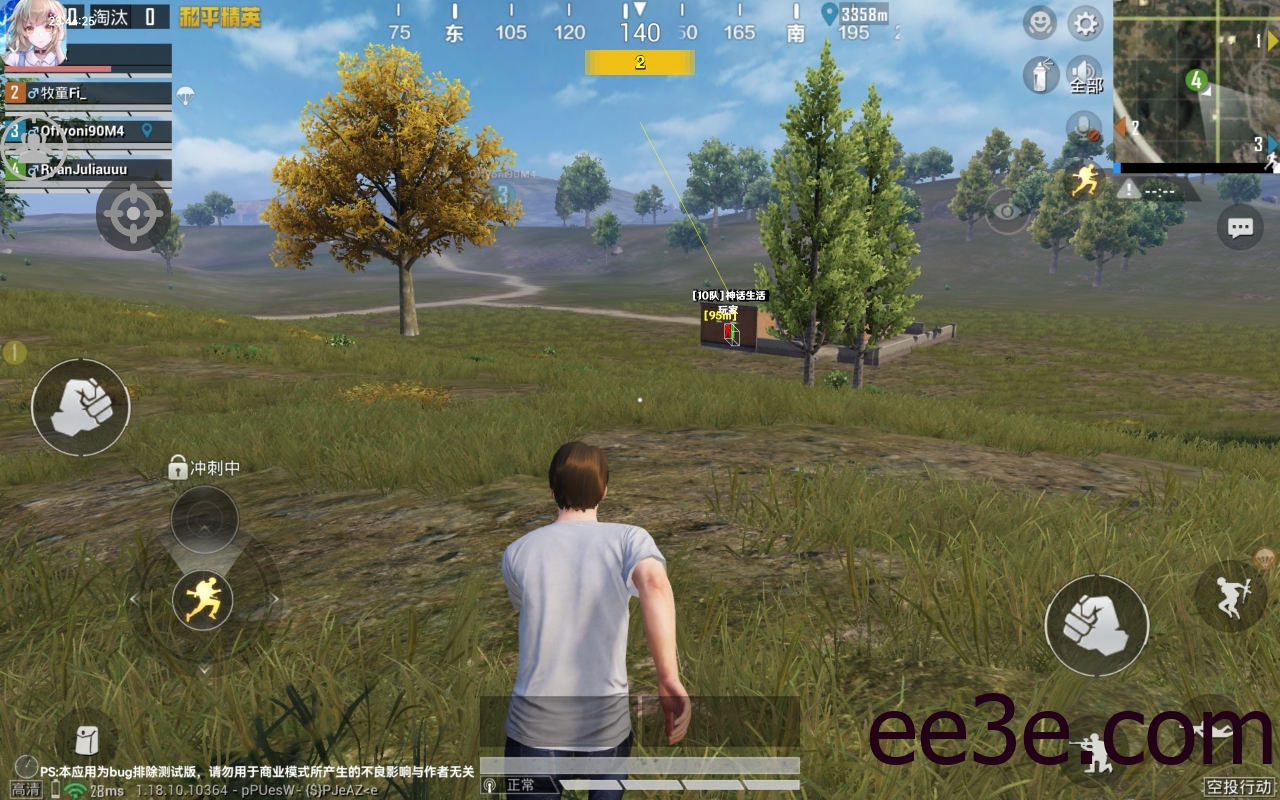The image size is (1280, 800).
Task: Open the quick chat speech bubble
Action: coord(1240,227)
